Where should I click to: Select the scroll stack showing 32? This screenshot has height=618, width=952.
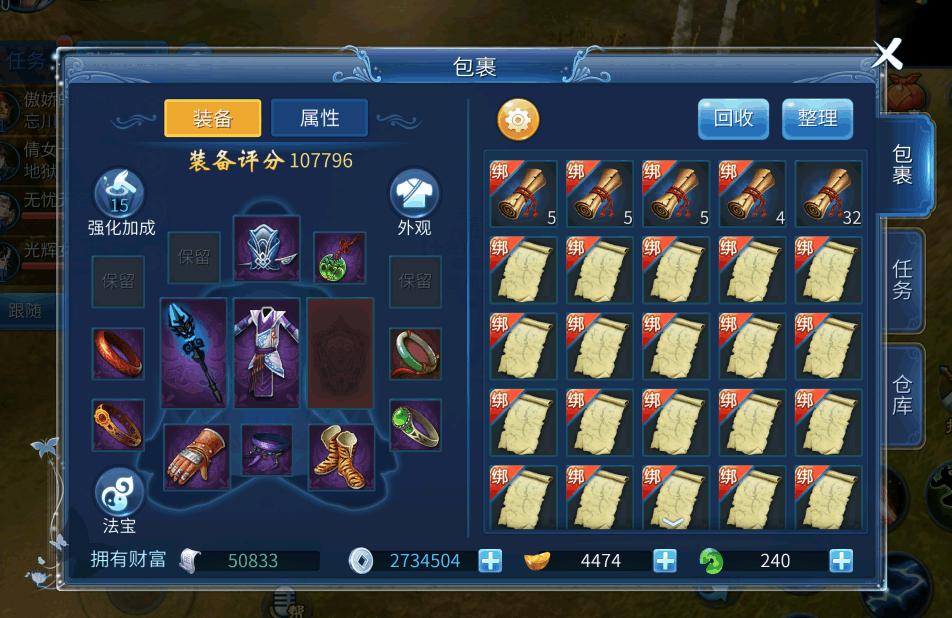coord(829,194)
